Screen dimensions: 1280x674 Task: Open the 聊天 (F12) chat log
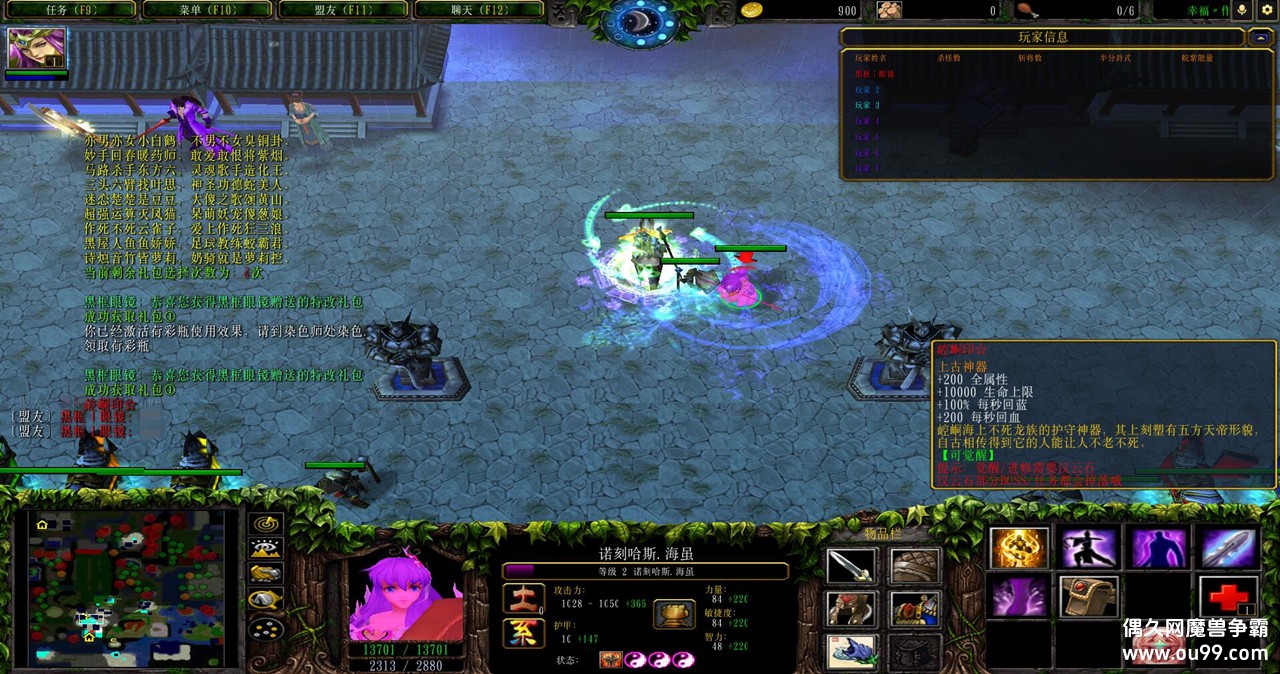[x=478, y=10]
